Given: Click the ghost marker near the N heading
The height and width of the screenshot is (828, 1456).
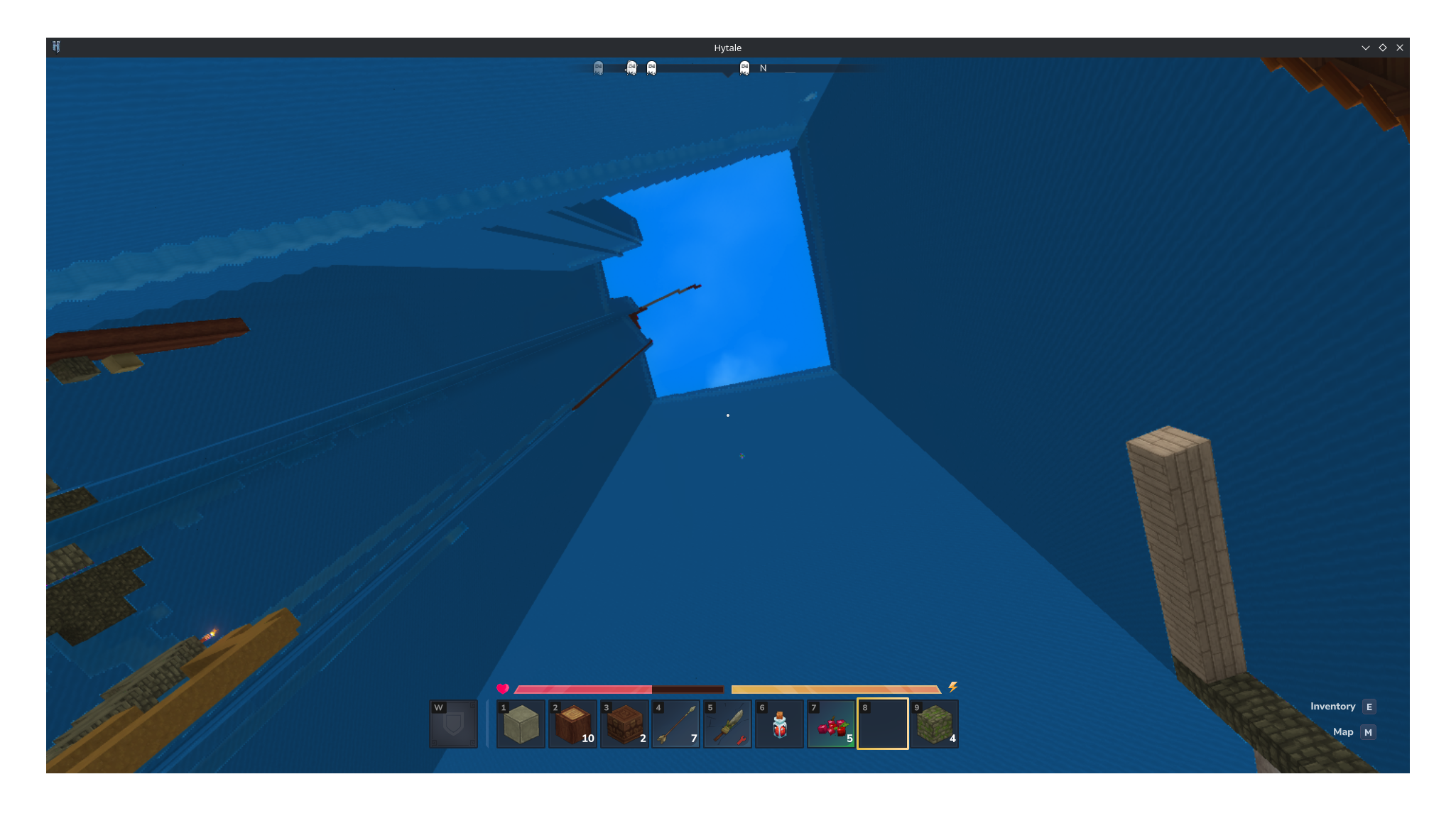Looking at the screenshot, I should [744, 67].
